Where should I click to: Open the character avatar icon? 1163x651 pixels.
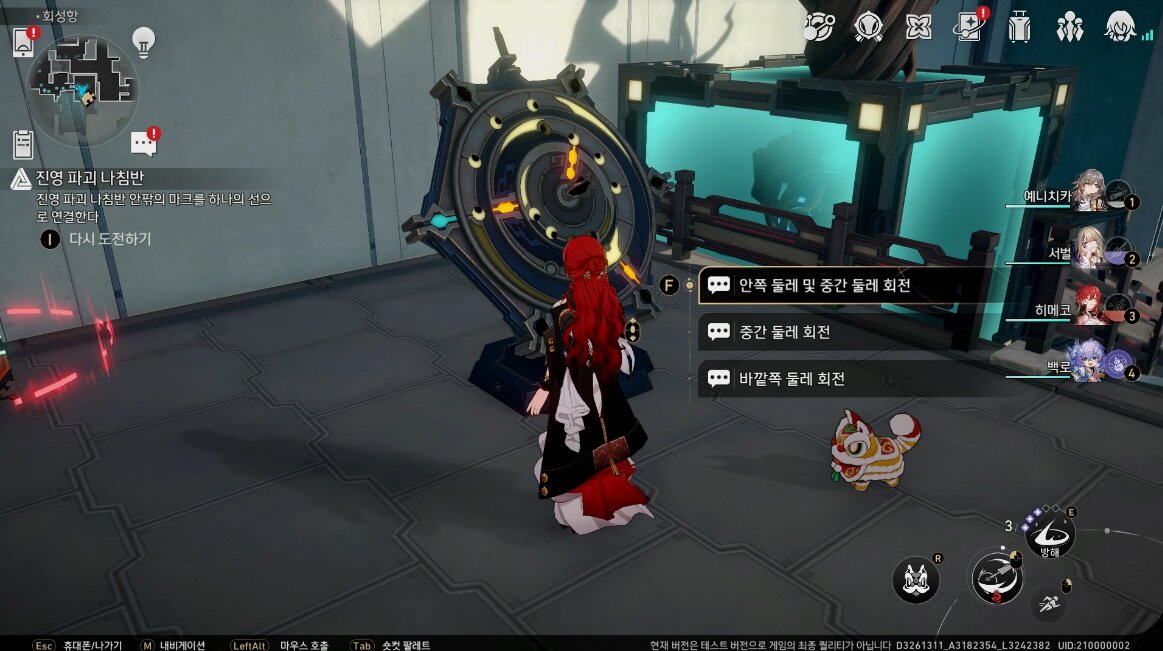click(x=1122, y=27)
